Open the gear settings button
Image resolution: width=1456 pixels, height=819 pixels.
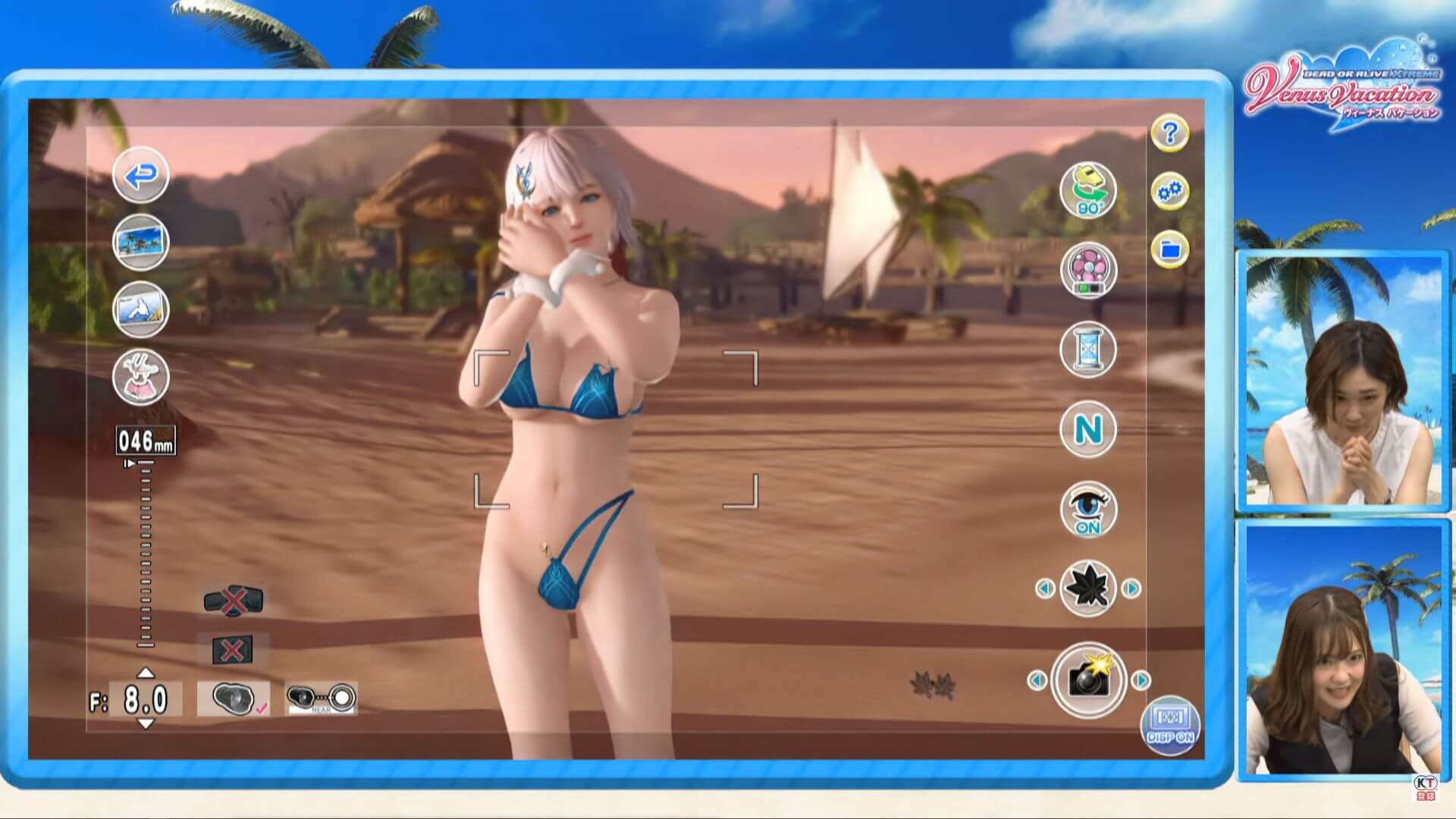click(1169, 192)
